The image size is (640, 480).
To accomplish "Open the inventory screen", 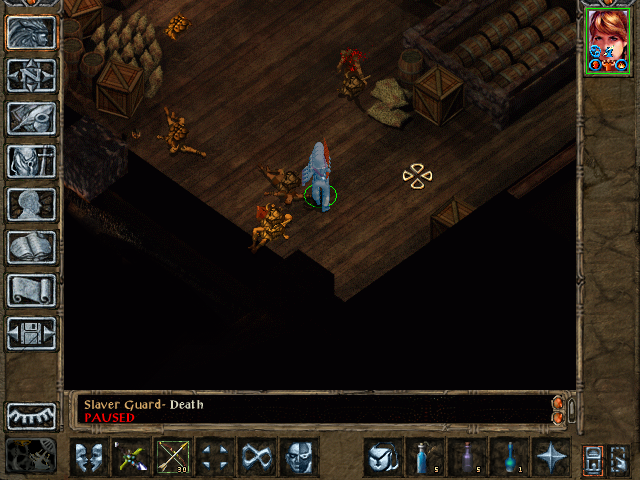I will (32, 161).
